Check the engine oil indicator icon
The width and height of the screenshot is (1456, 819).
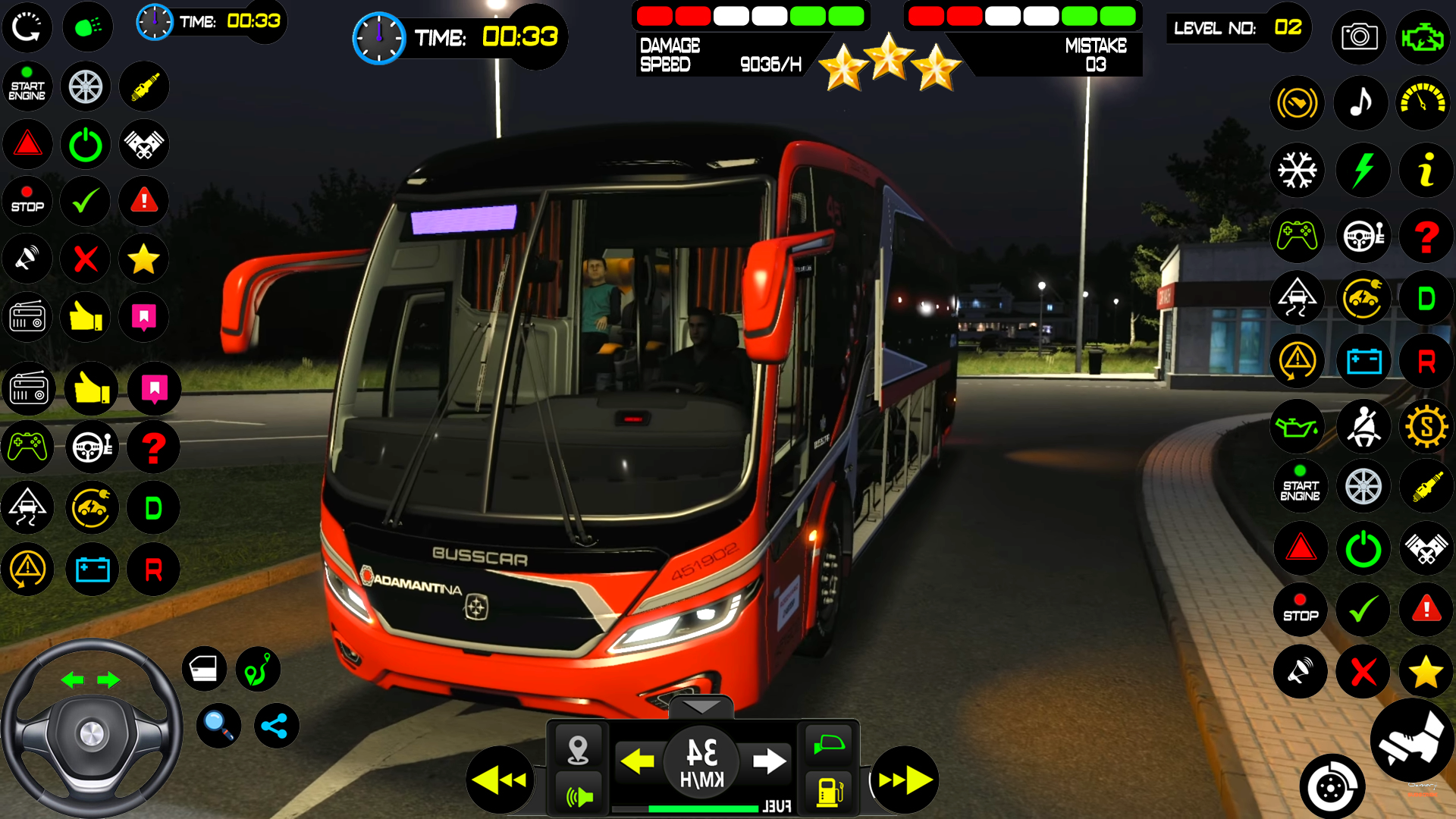click(1297, 427)
